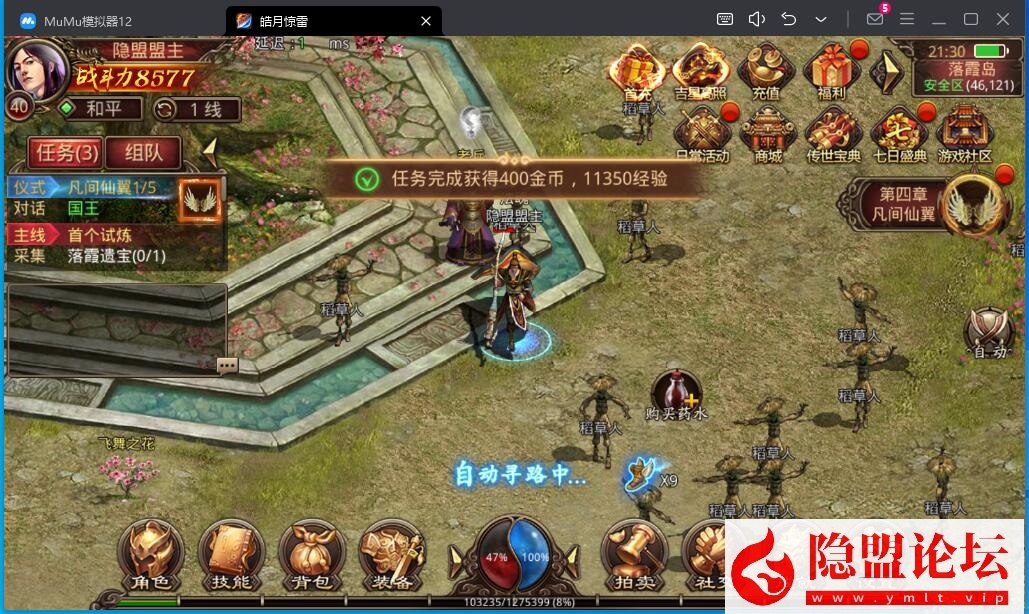1029x614 pixels.
Task: Toggle the 自动 auto-battle button
Action: 989,332
